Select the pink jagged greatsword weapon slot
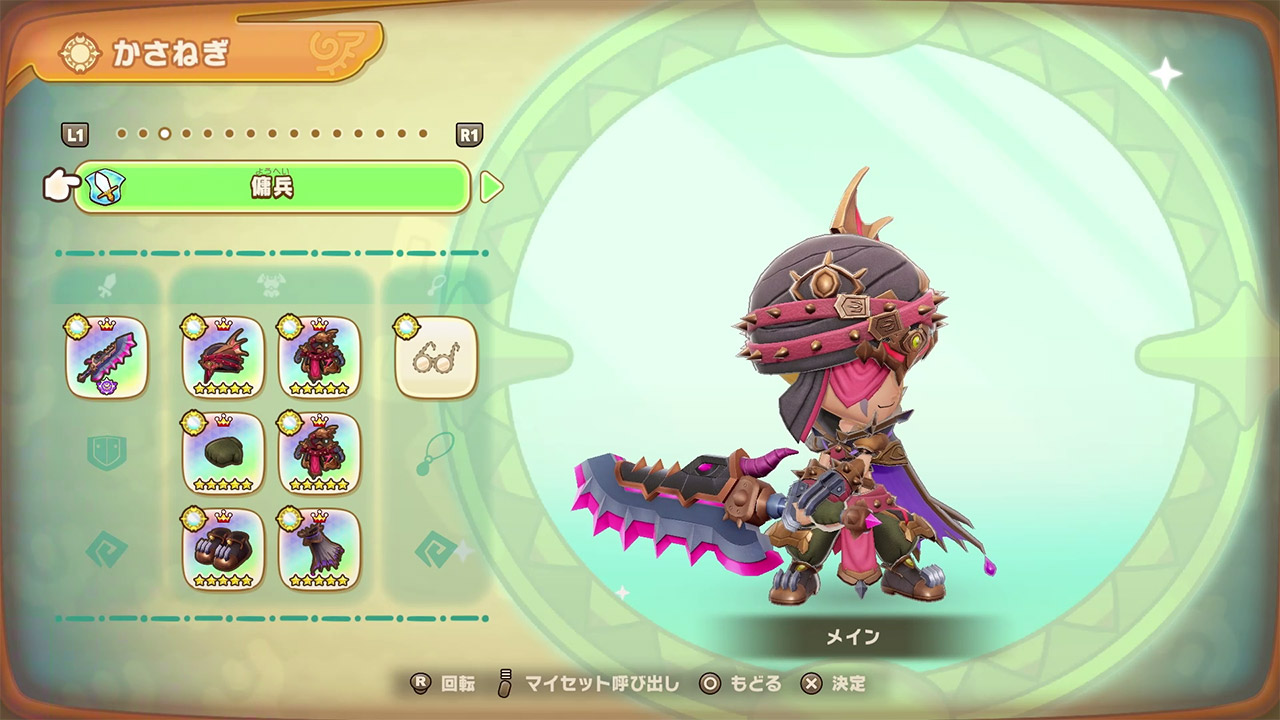Screen dimensions: 1280x720 click(x=107, y=357)
